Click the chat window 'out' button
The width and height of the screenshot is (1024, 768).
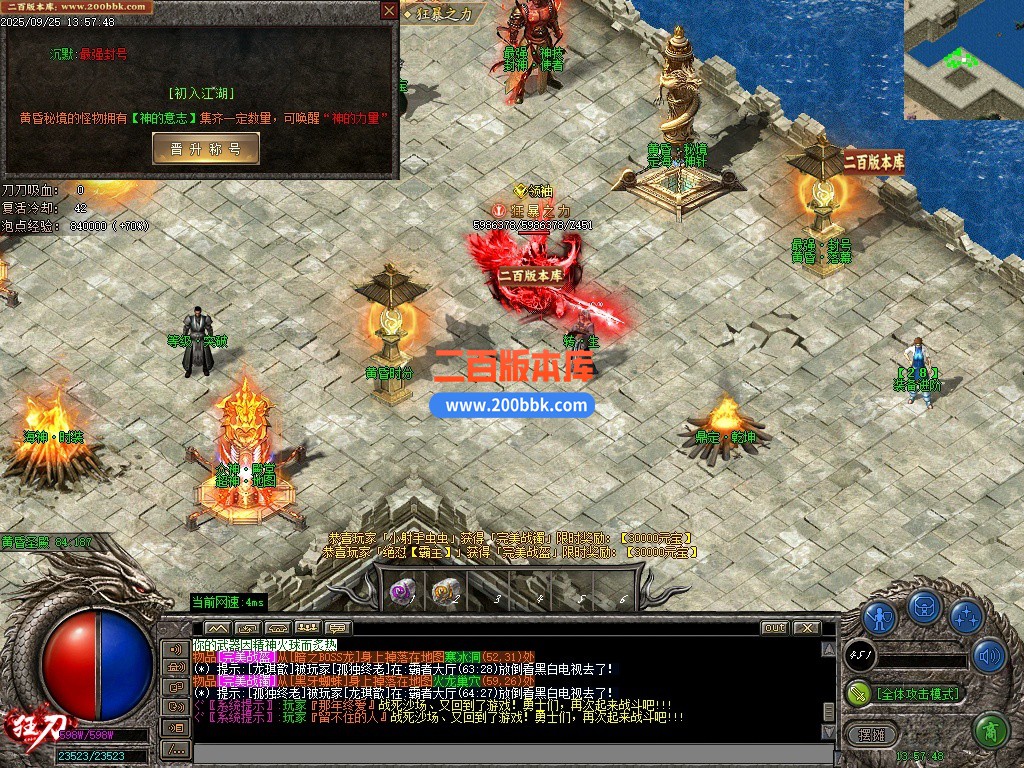pyautogui.click(x=774, y=628)
